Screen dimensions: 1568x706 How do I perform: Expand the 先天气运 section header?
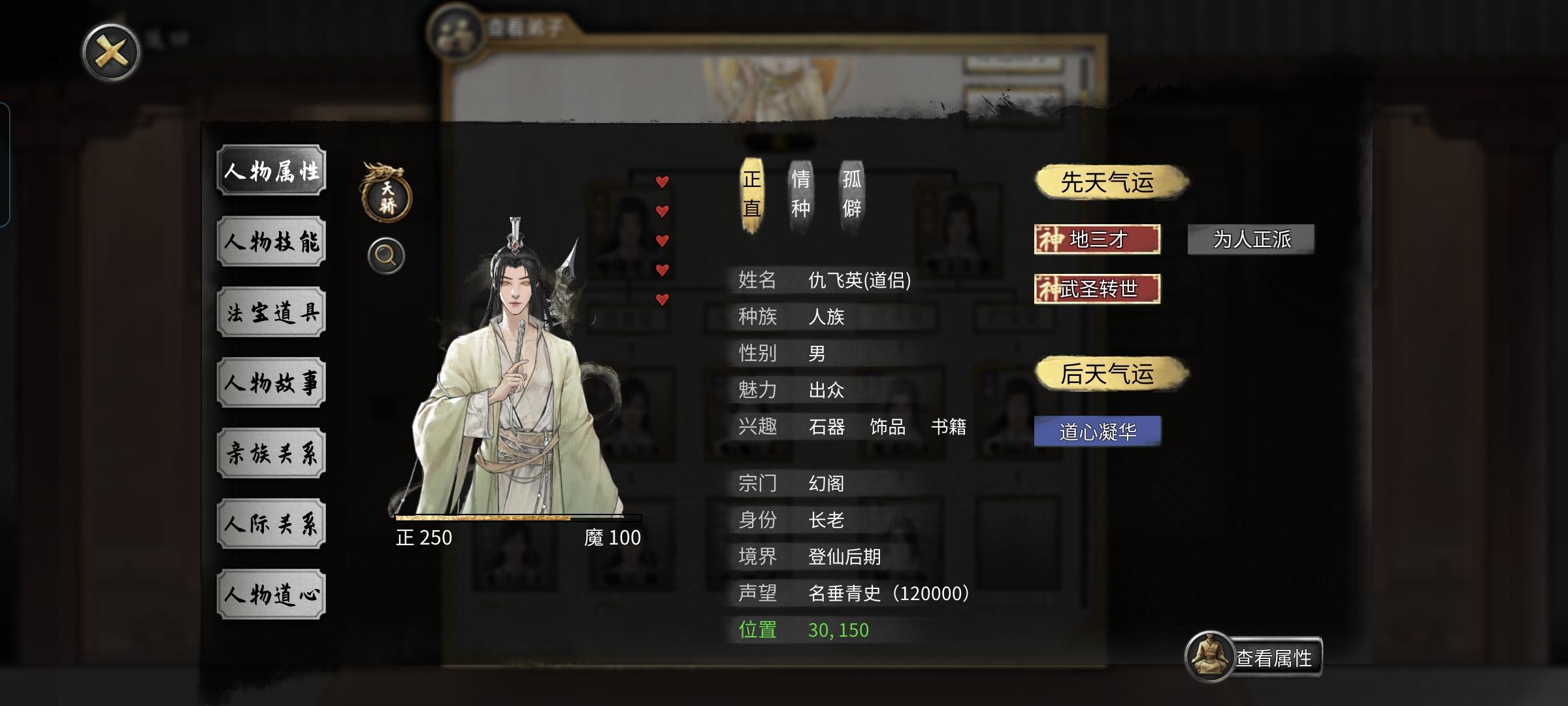click(x=1111, y=183)
